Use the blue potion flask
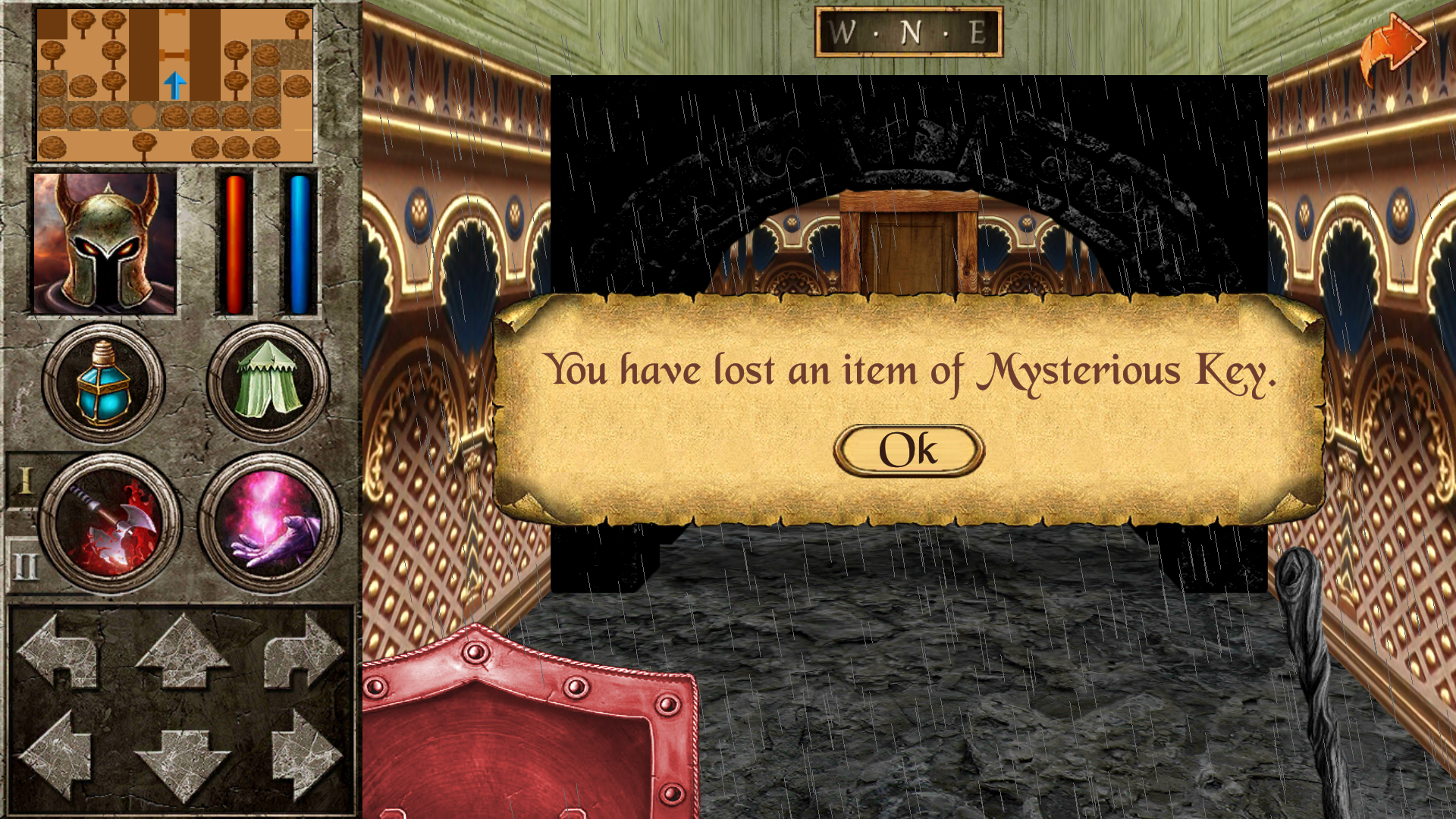Image resolution: width=1456 pixels, height=819 pixels. [x=103, y=381]
